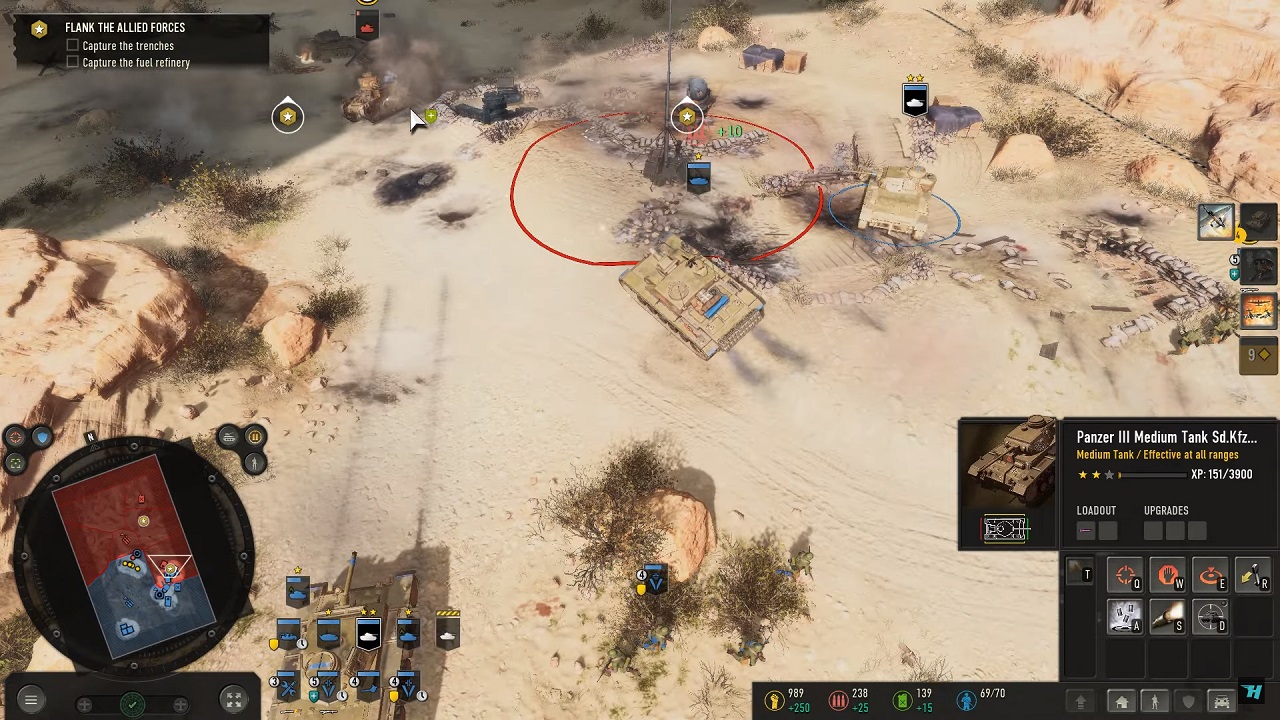Open the house-icon buildings menu
This screenshot has height=720, width=1280.
pyautogui.click(x=1122, y=702)
